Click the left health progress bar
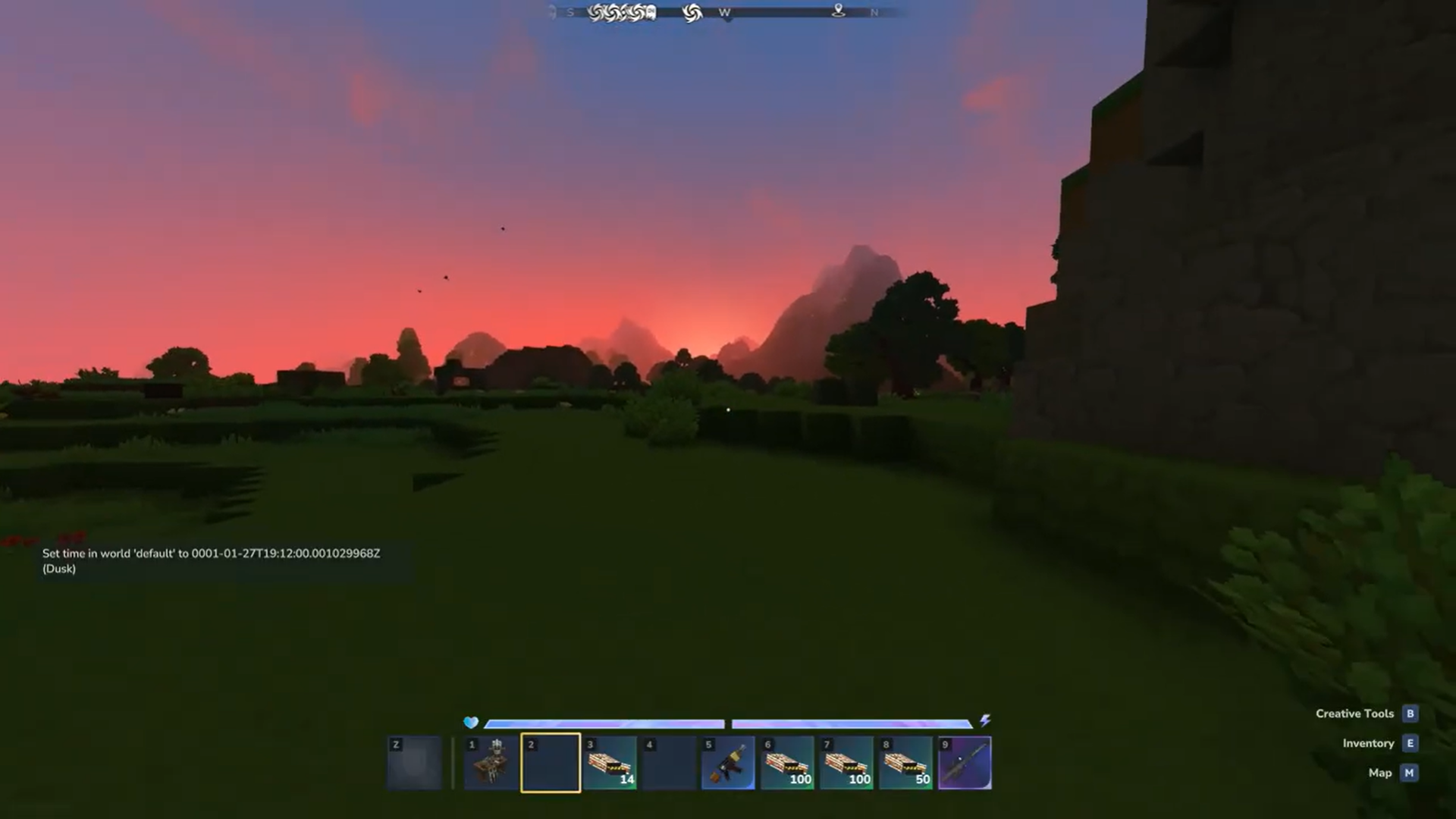Screen dimensions: 1456x819 (x=605, y=723)
